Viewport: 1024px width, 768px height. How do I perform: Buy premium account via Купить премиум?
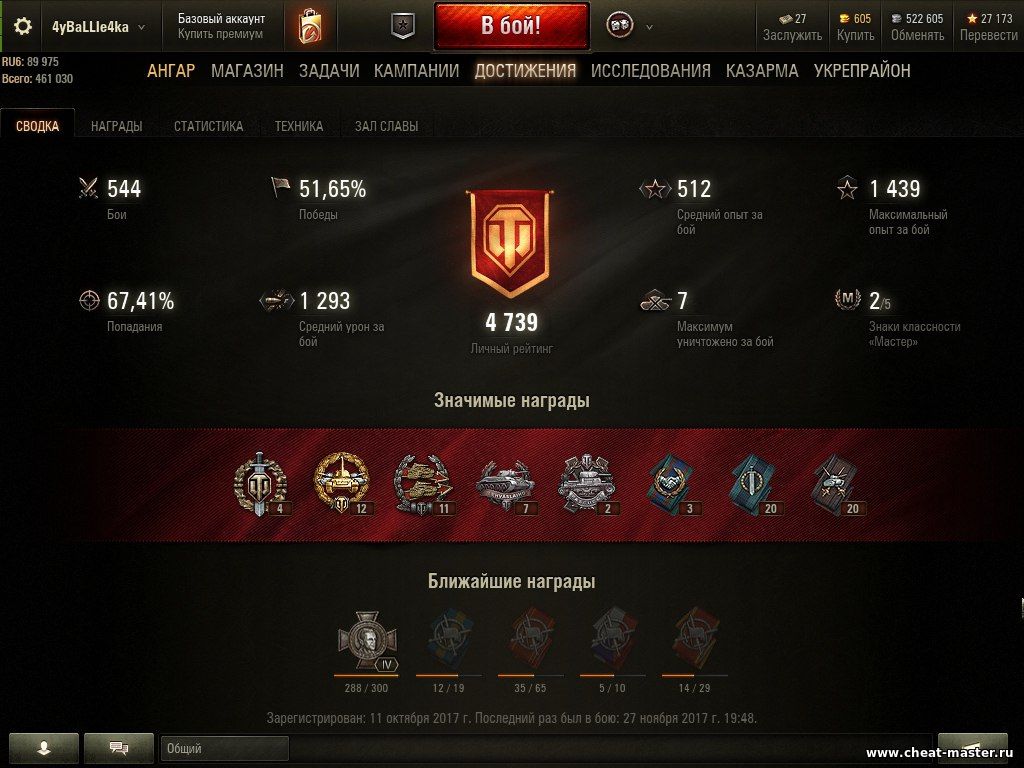220,34
